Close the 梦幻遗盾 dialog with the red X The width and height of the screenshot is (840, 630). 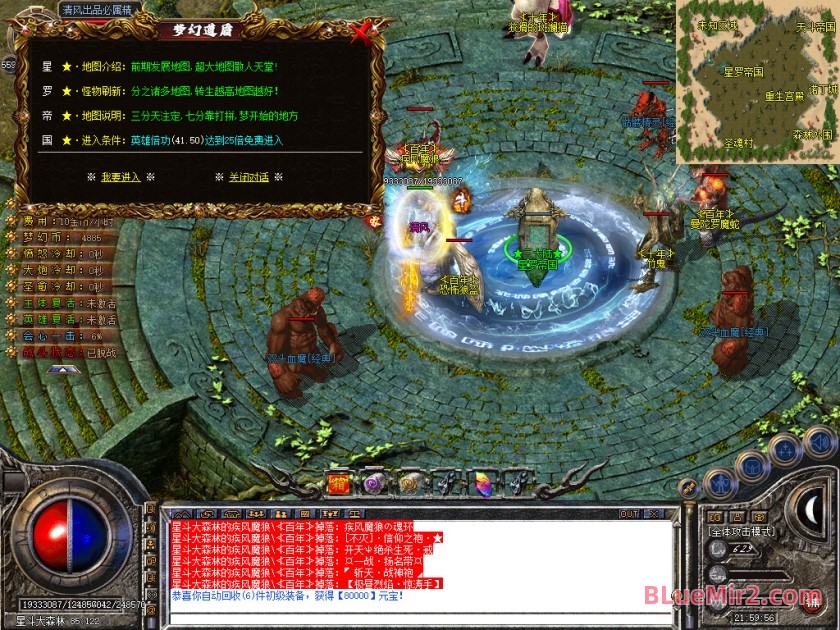(x=362, y=33)
